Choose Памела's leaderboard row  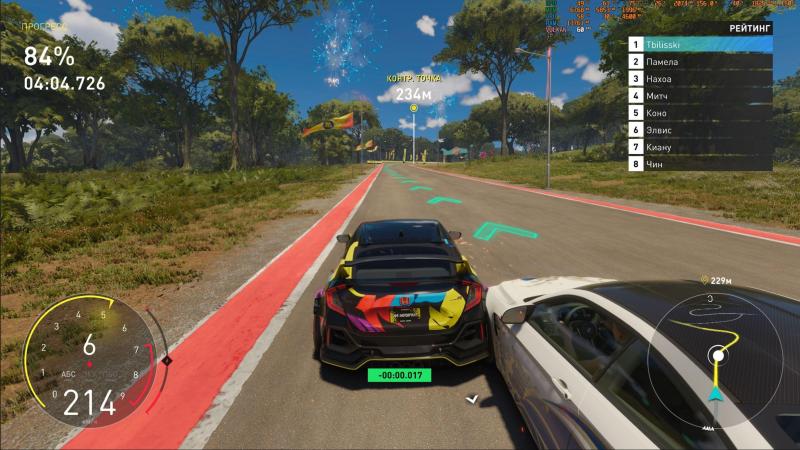click(x=700, y=61)
